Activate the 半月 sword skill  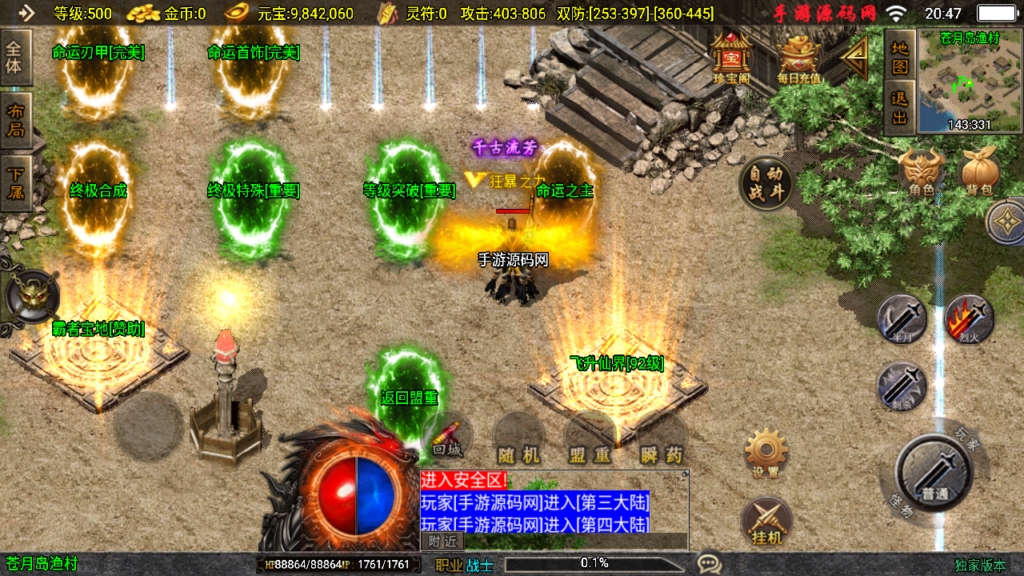point(901,319)
